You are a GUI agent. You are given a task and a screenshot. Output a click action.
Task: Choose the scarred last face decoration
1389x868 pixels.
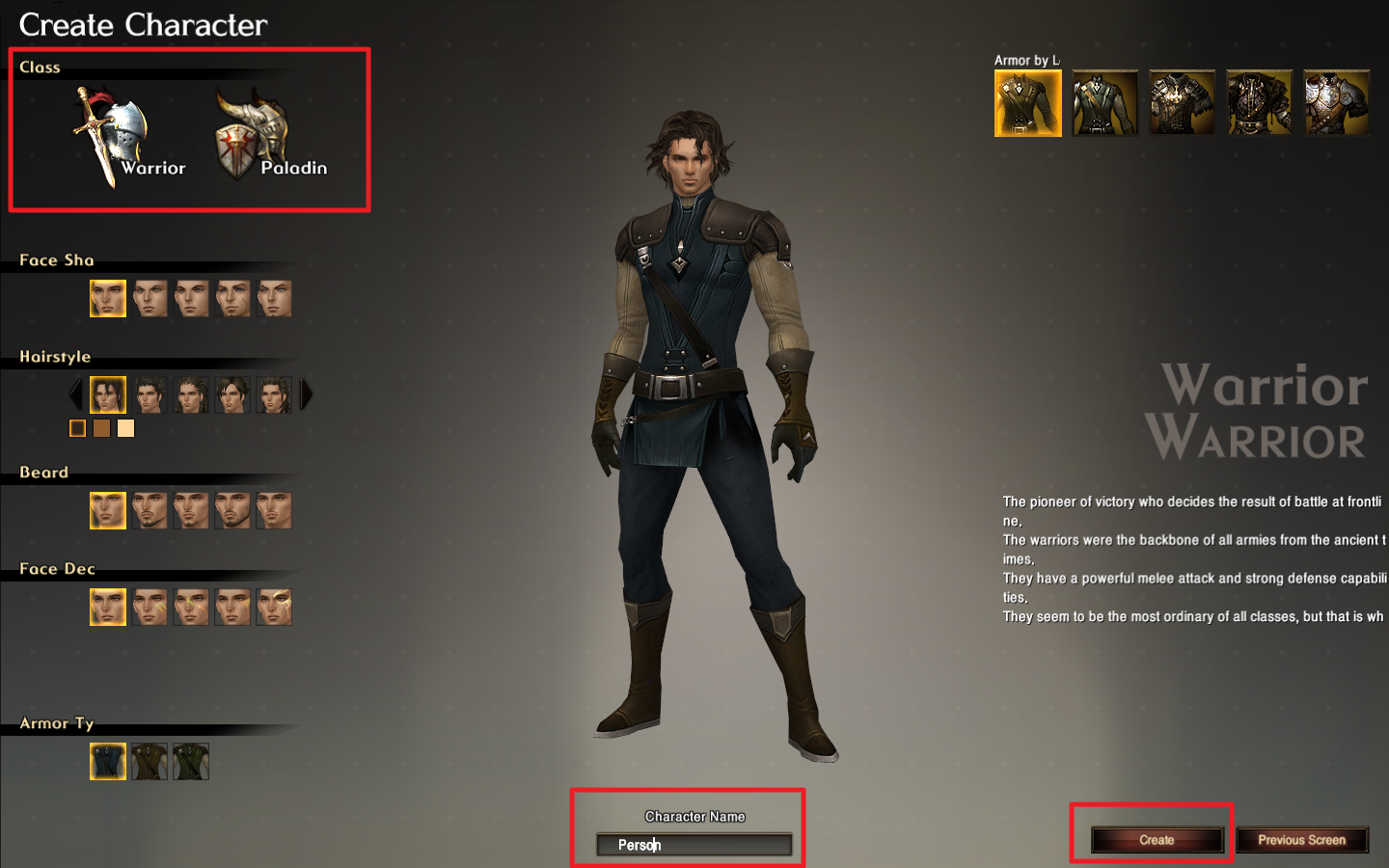pos(274,608)
